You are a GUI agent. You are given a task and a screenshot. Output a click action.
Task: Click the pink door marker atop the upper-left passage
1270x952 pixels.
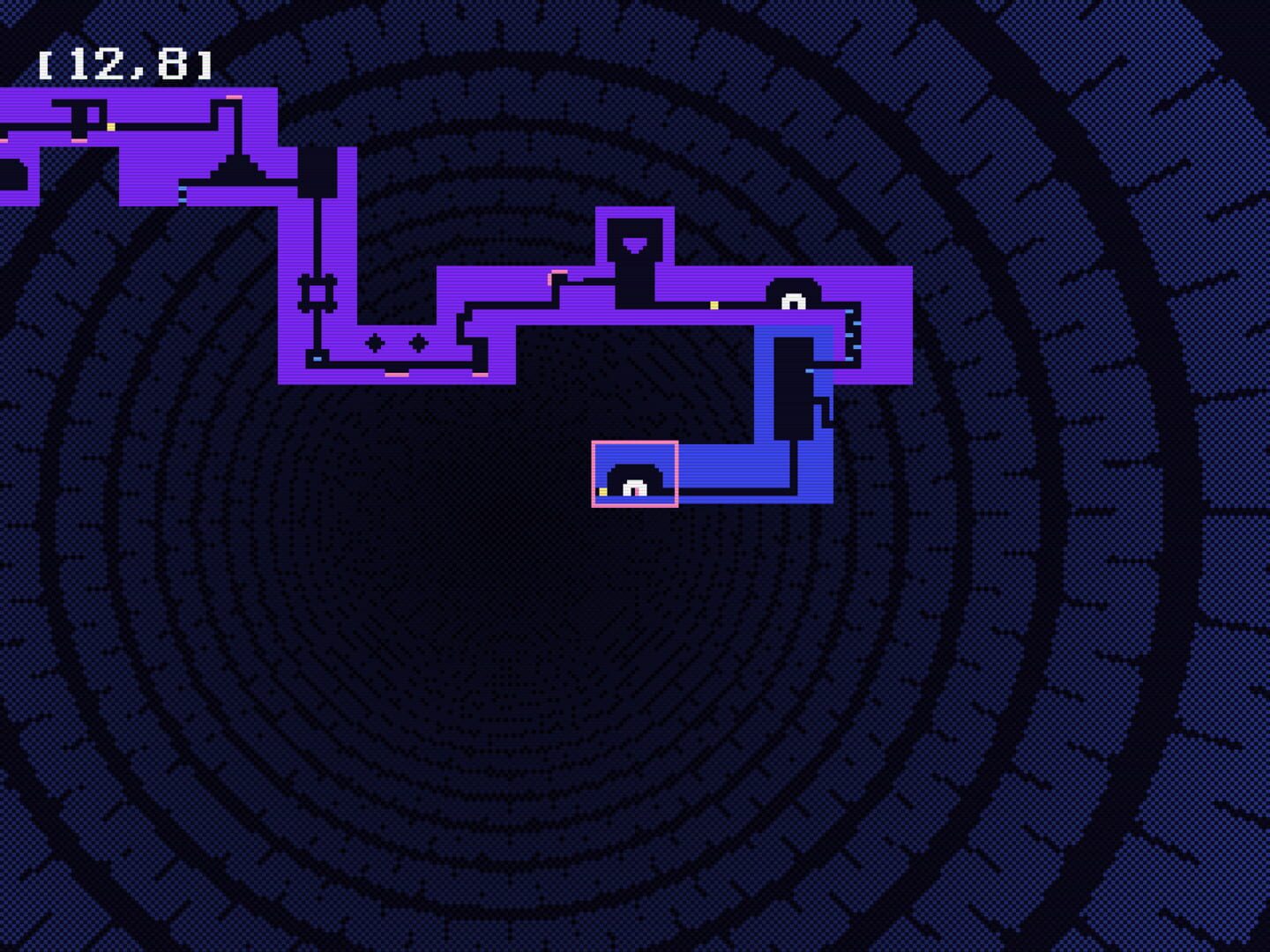pyautogui.click(x=234, y=97)
